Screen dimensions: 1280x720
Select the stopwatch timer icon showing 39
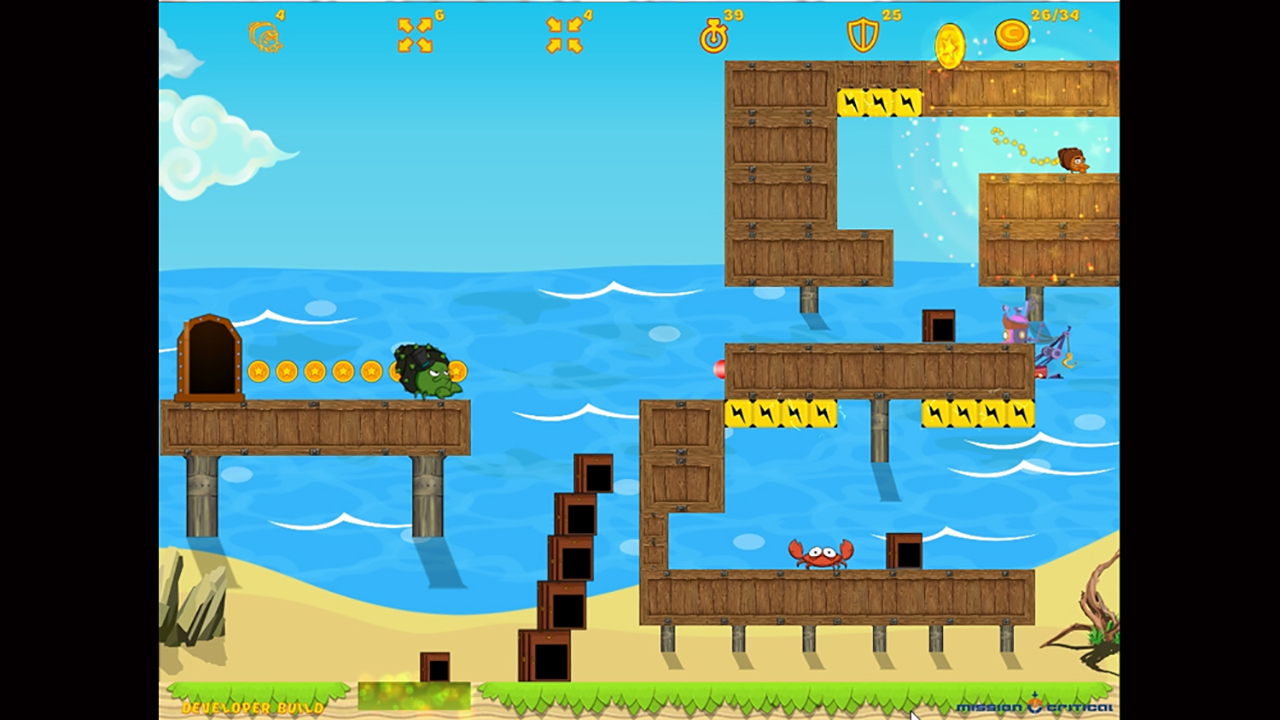[x=714, y=37]
